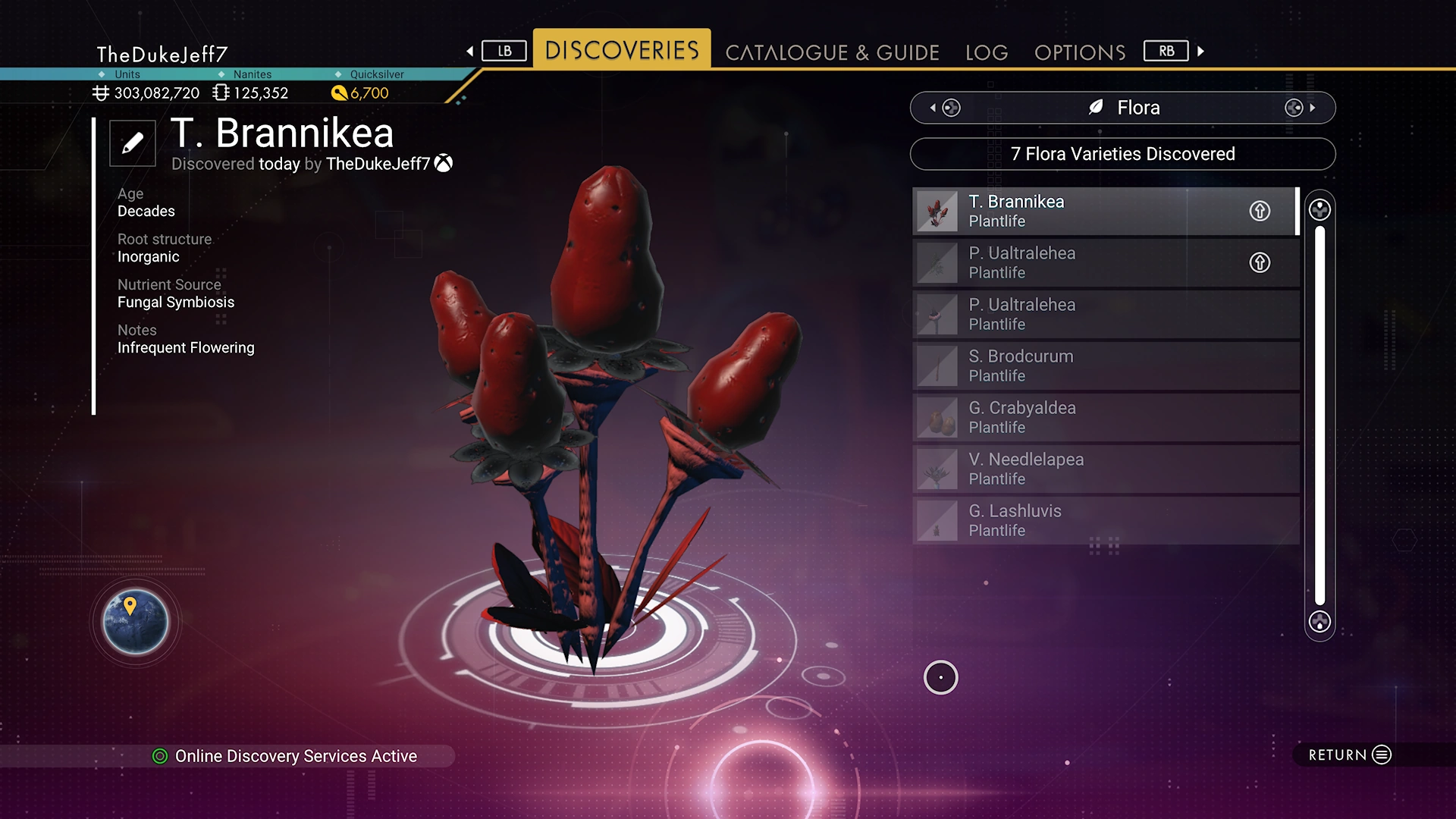The width and height of the screenshot is (1456, 819).
Task: Select the Discoveries tab
Action: coord(622,50)
